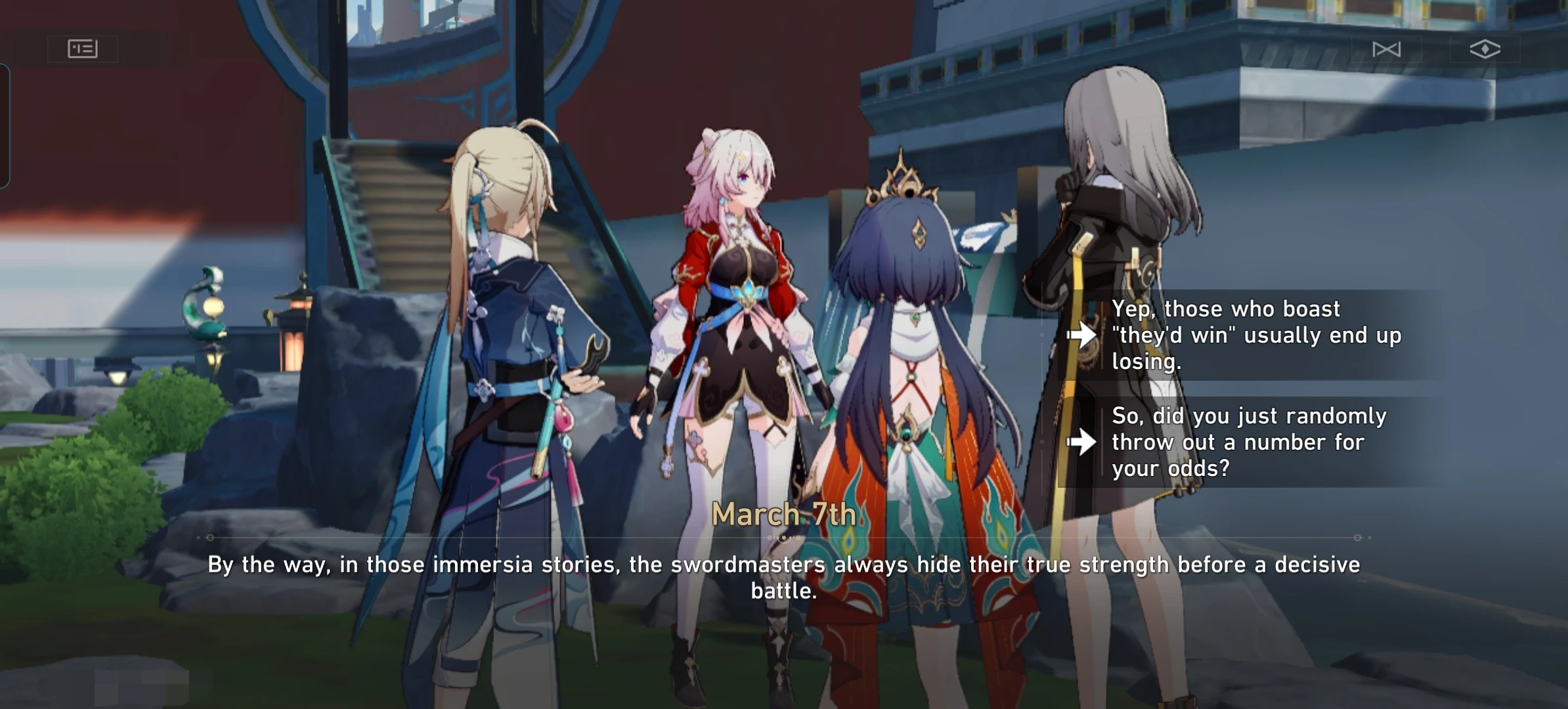Click March 7th's dialogue text to advance
This screenshot has width=1568, height=709.
(781, 578)
